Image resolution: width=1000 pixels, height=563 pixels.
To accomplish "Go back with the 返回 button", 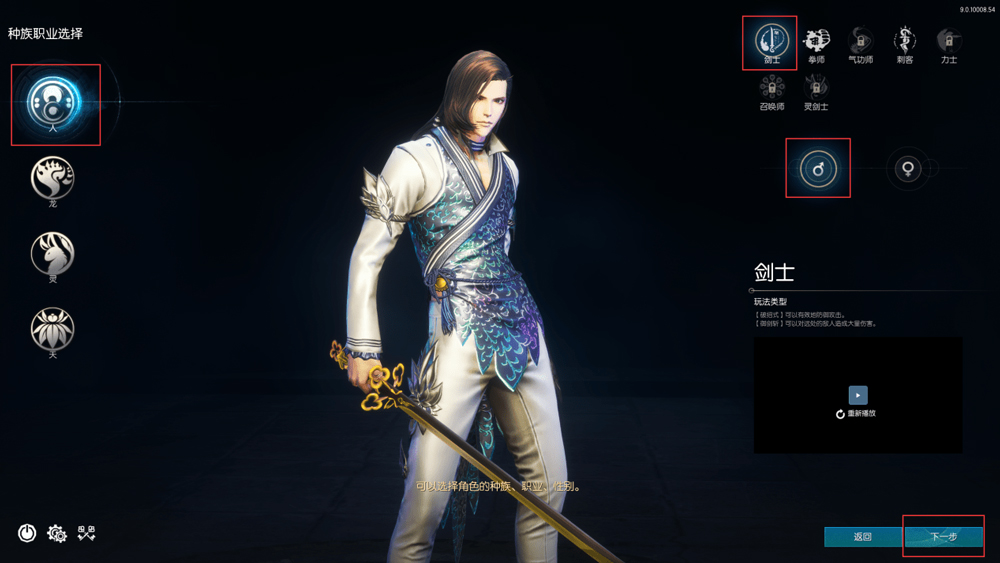I will (862, 537).
